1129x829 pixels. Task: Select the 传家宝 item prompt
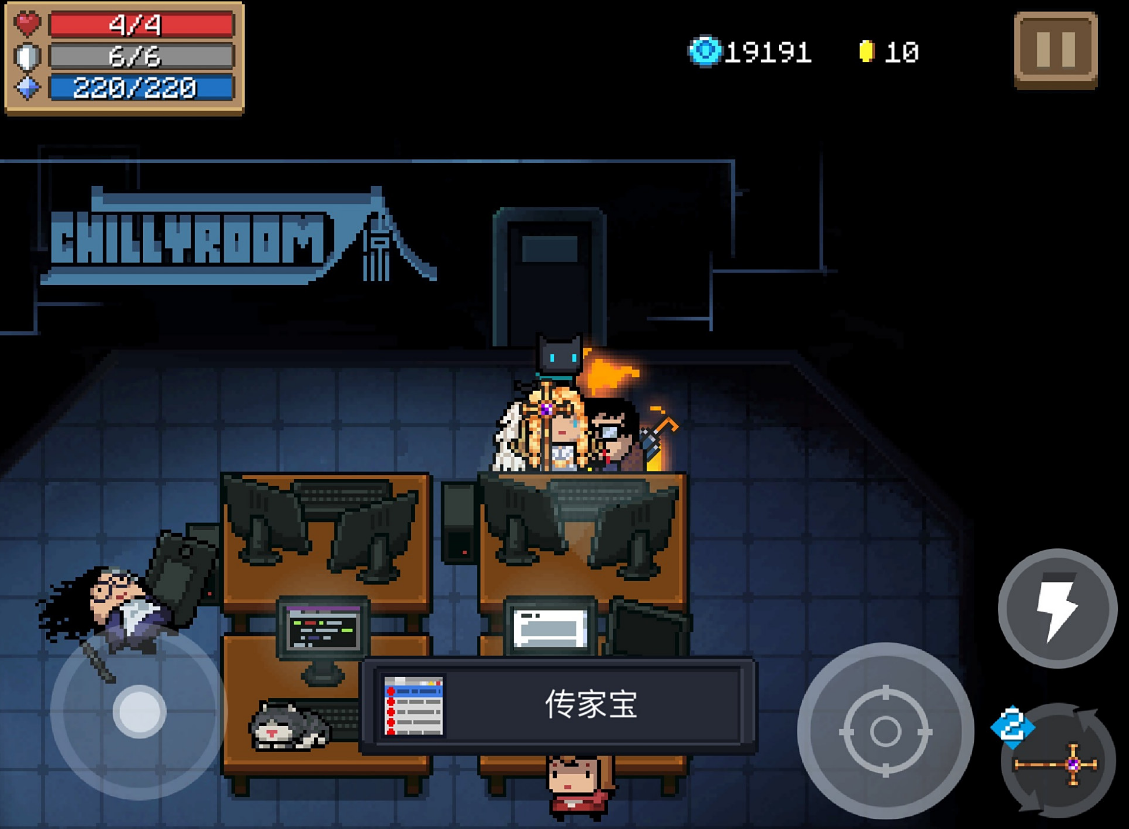(x=558, y=705)
